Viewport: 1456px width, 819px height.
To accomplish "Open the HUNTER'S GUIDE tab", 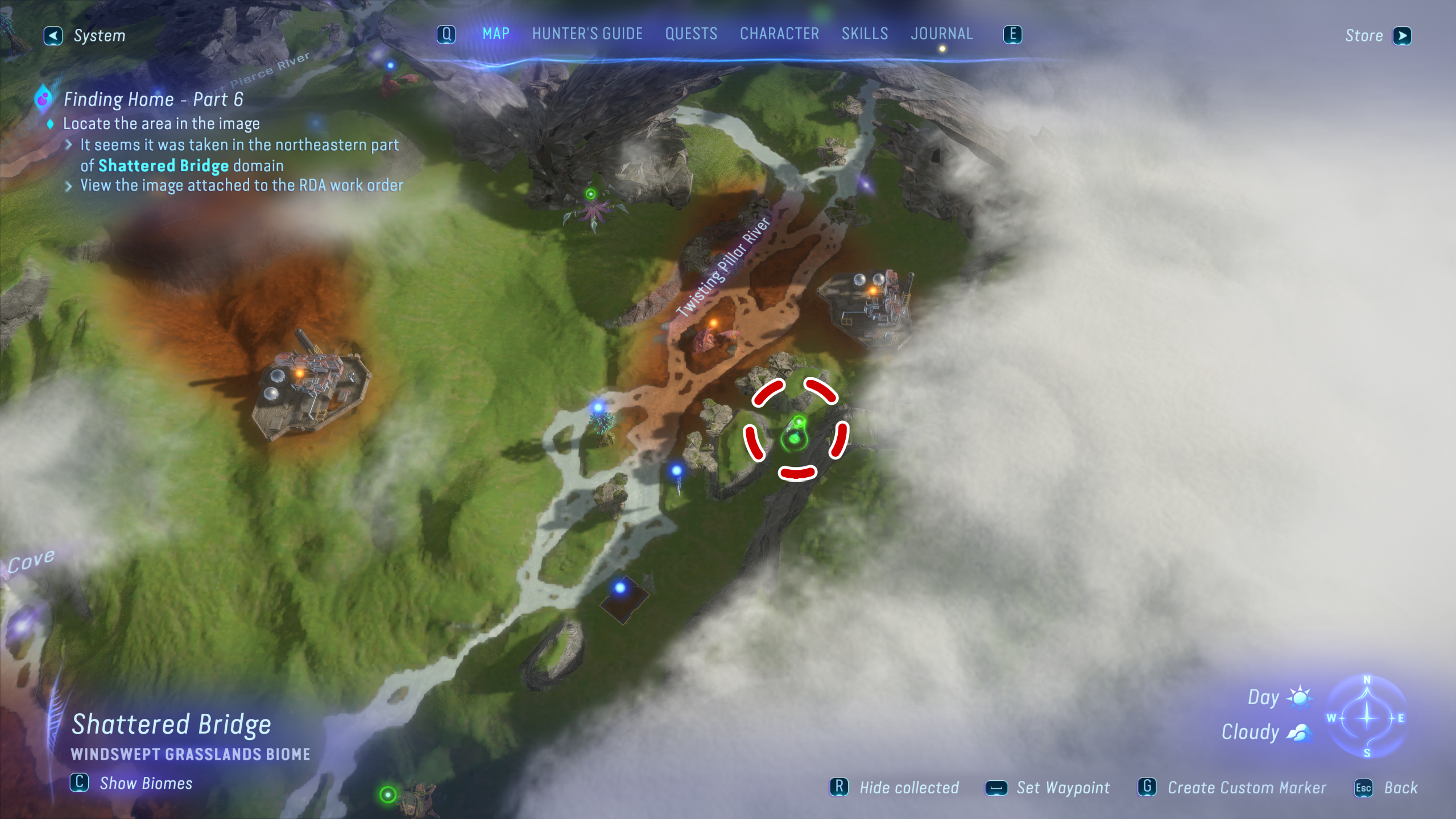I will tap(587, 34).
